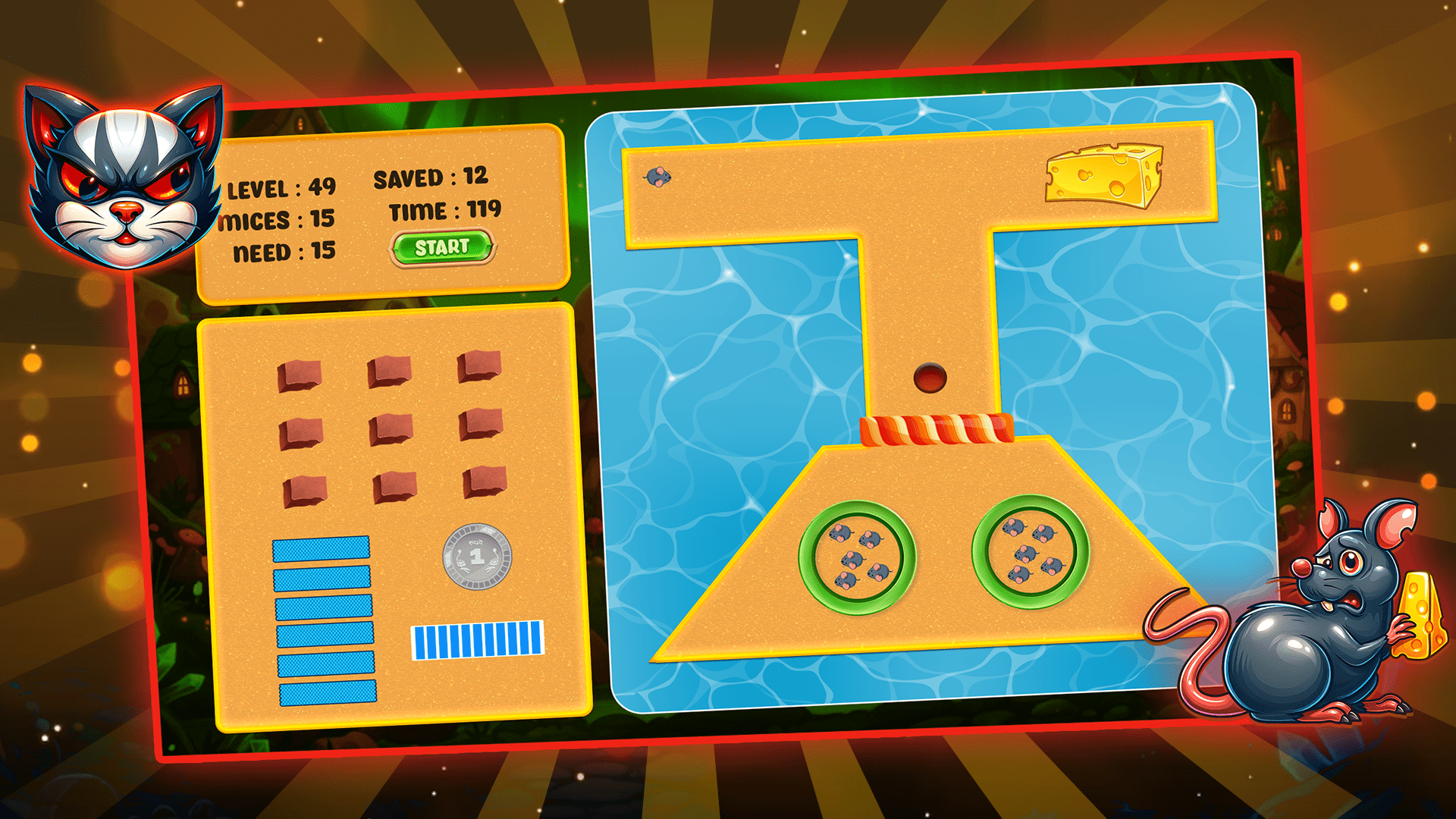Click the red-and-orange rope on the maze
Viewport: 1456px width, 819px height.
[938, 431]
